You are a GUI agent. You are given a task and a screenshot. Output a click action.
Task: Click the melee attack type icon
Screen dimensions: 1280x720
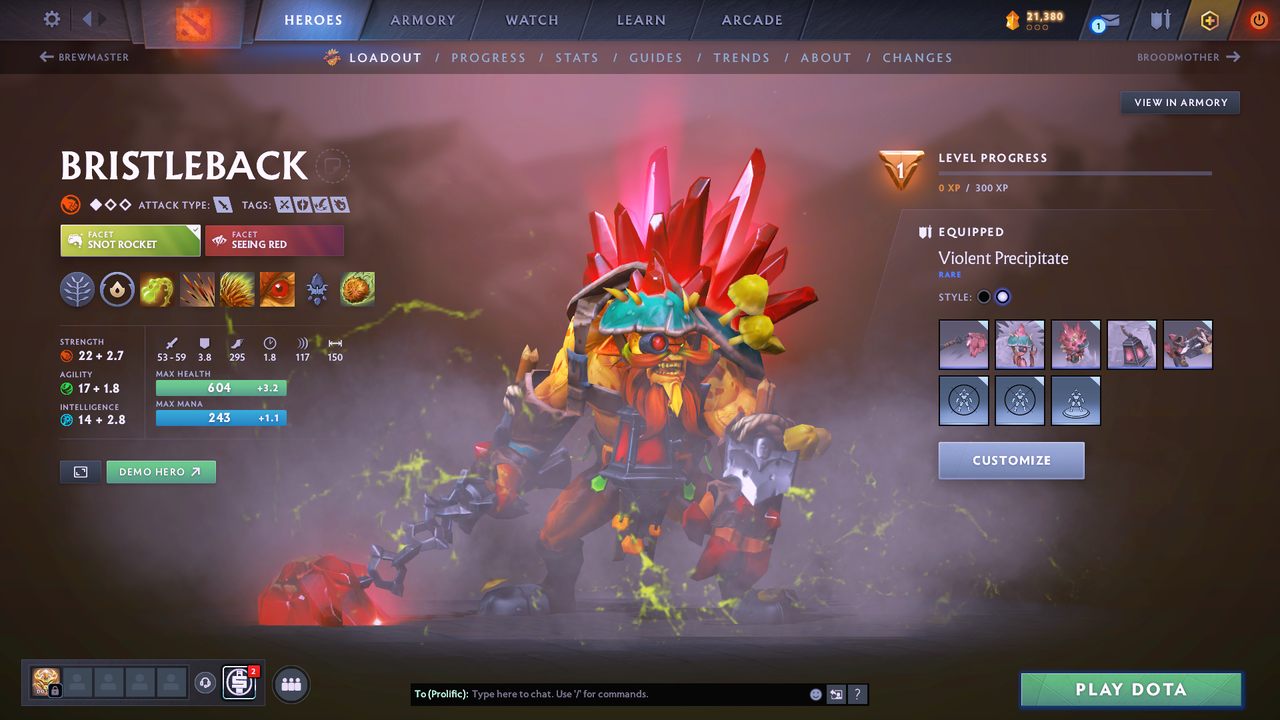222,204
